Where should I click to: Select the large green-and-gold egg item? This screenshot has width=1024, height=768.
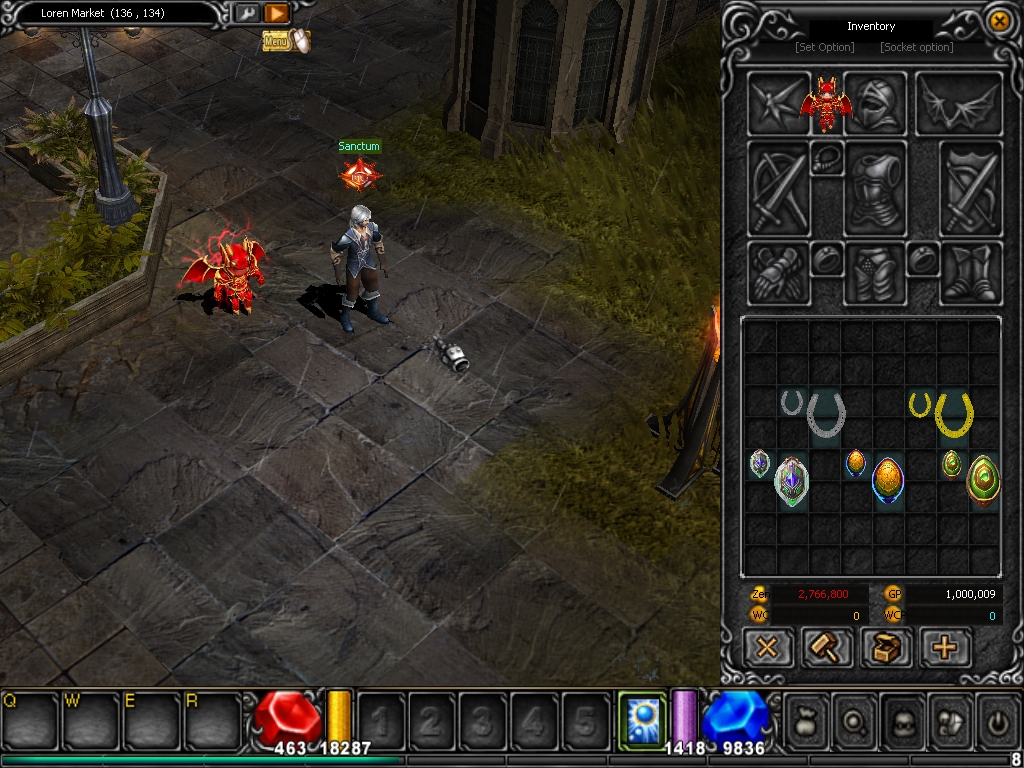click(983, 480)
